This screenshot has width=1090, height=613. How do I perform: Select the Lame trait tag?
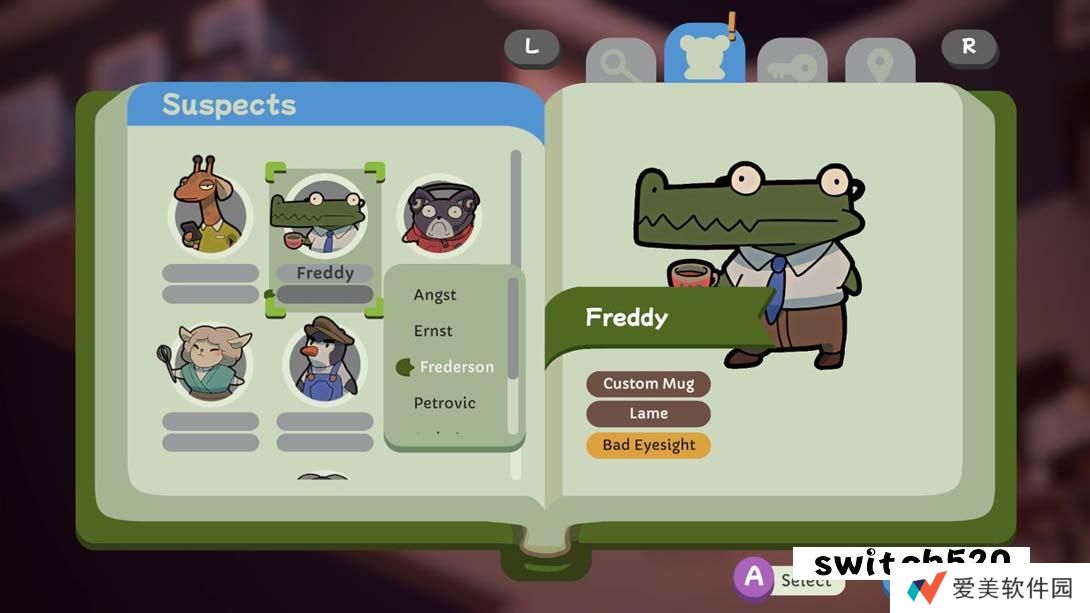(649, 414)
